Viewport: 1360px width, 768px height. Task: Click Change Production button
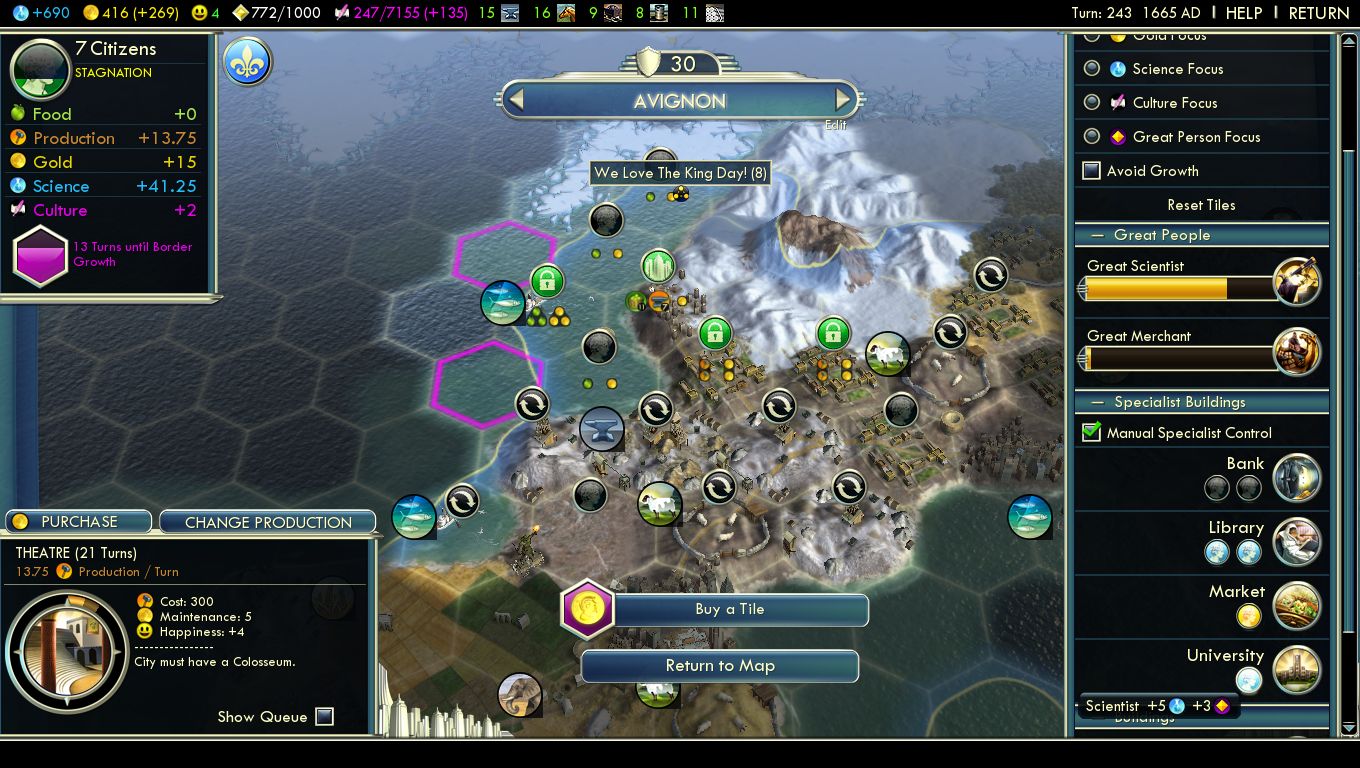pos(267,522)
